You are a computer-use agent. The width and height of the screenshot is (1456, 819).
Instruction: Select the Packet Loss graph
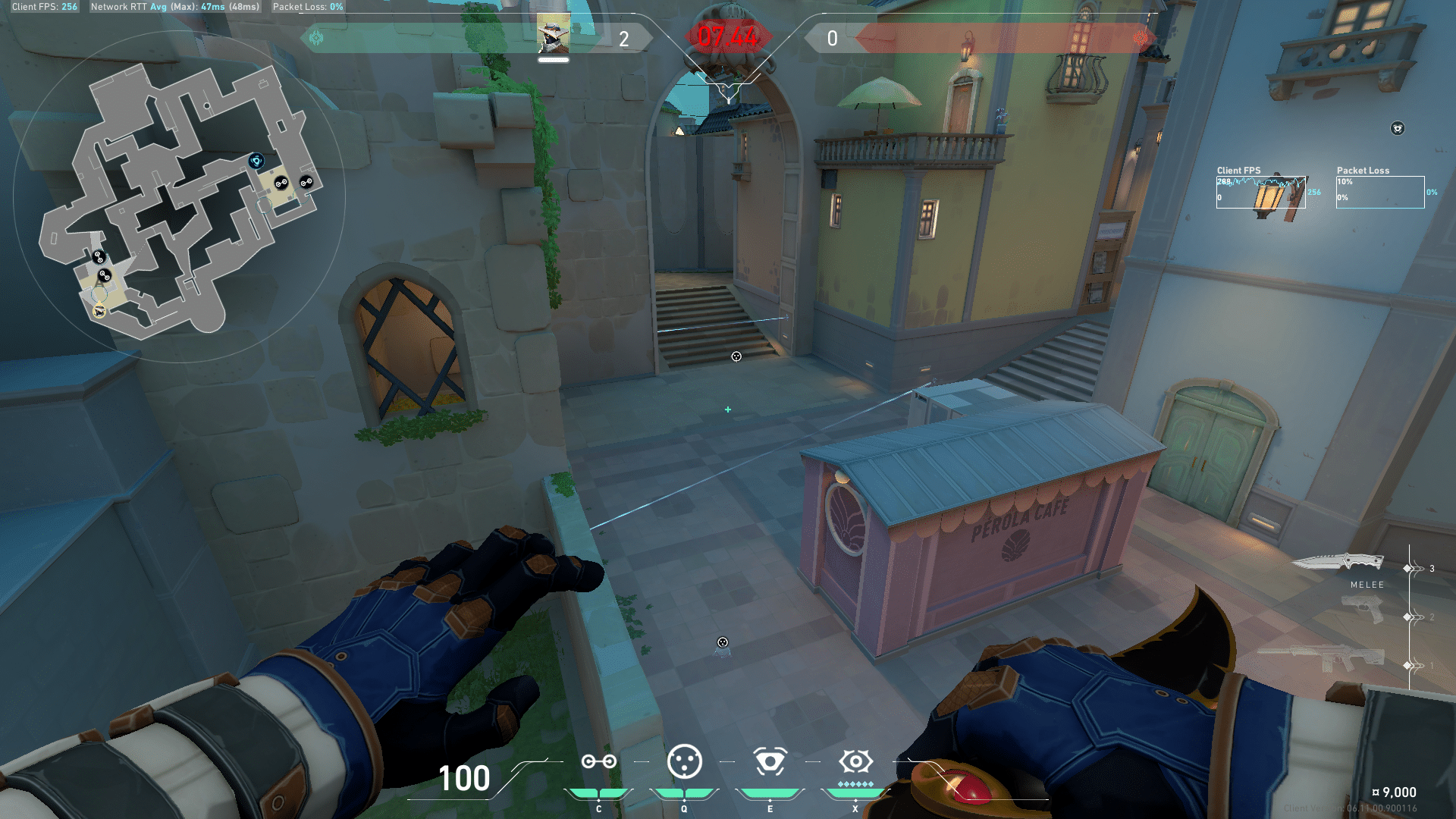pos(1379,193)
